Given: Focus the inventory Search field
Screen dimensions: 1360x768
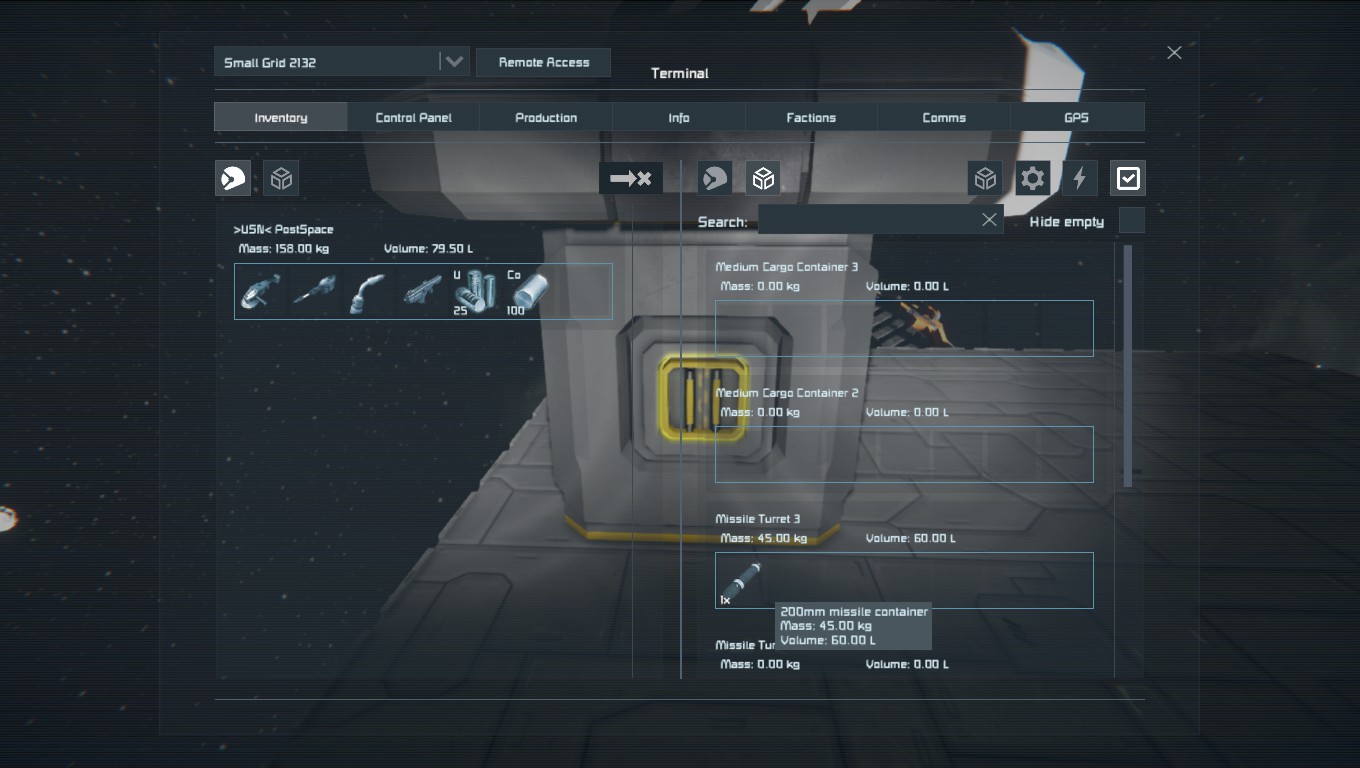Looking at the screenshot, I should (866, 220).
